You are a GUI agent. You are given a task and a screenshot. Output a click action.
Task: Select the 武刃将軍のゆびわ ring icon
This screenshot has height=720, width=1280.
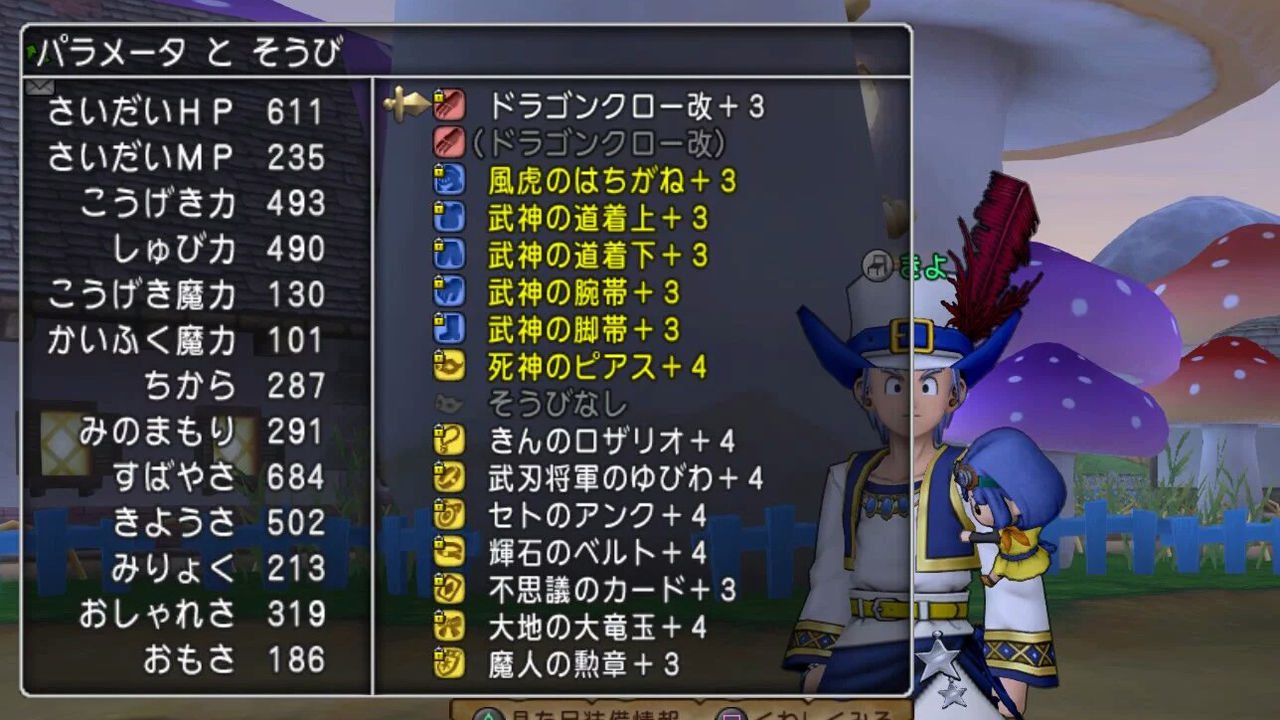450,476
